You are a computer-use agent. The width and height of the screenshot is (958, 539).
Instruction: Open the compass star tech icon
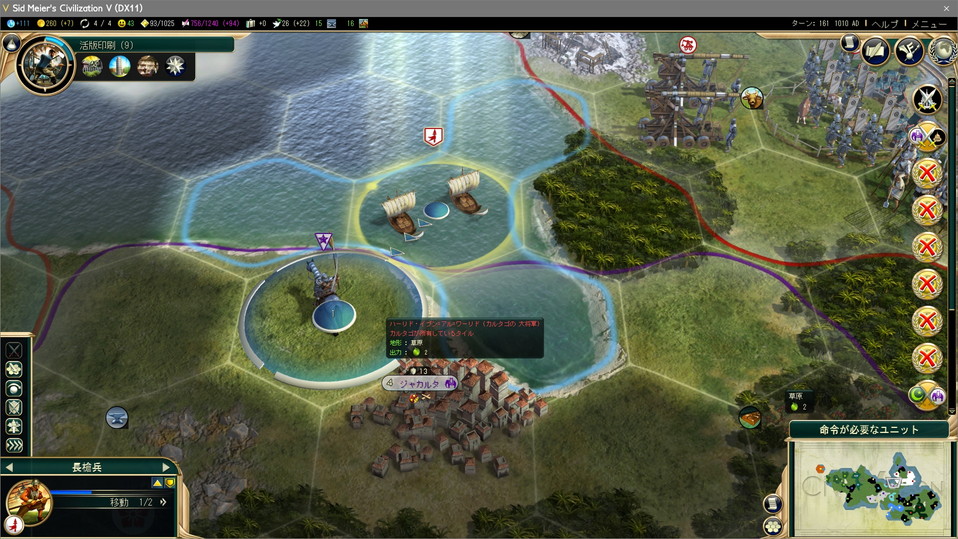coord(175,66)
